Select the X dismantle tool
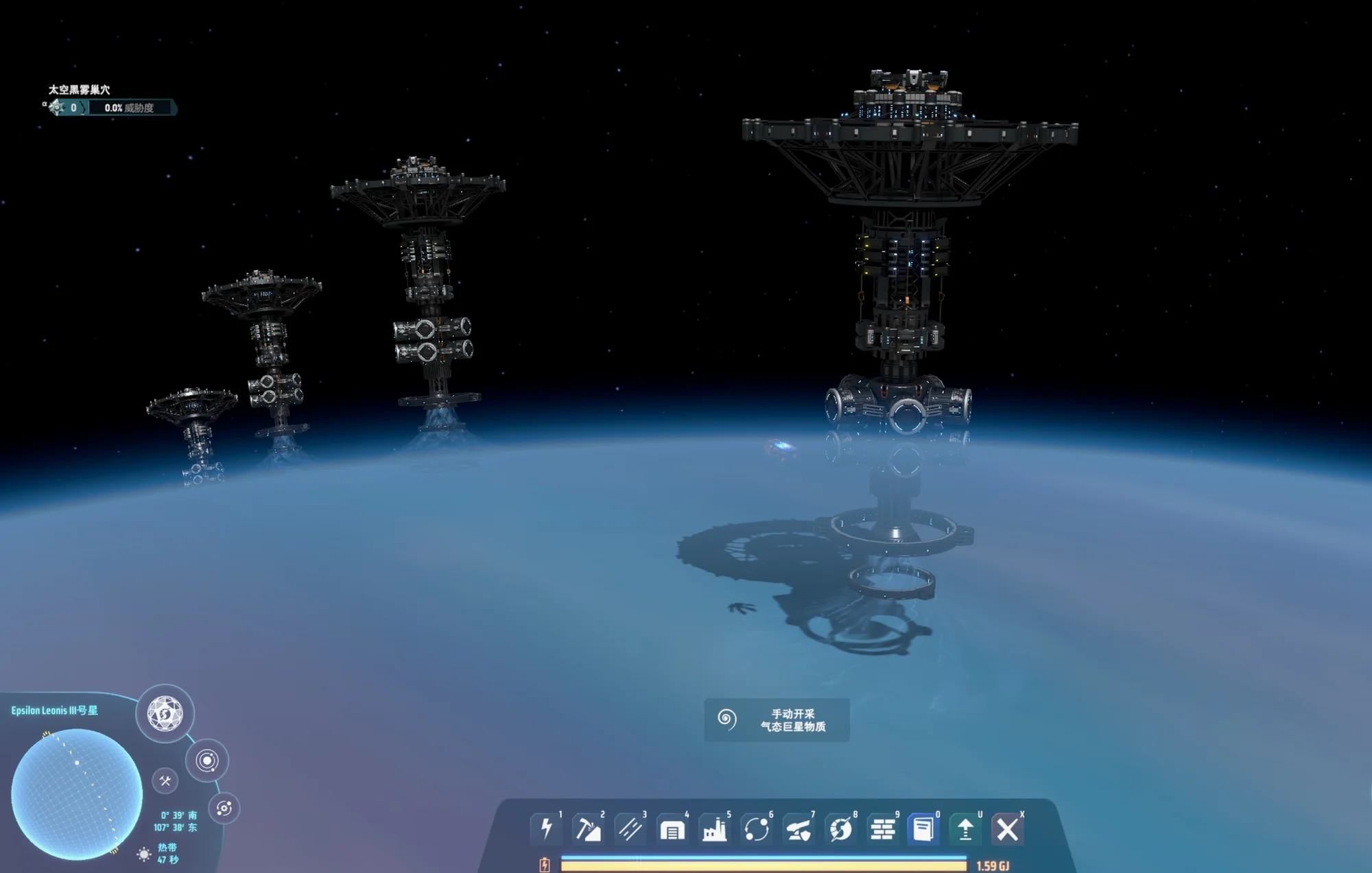 coord(1007,830)
